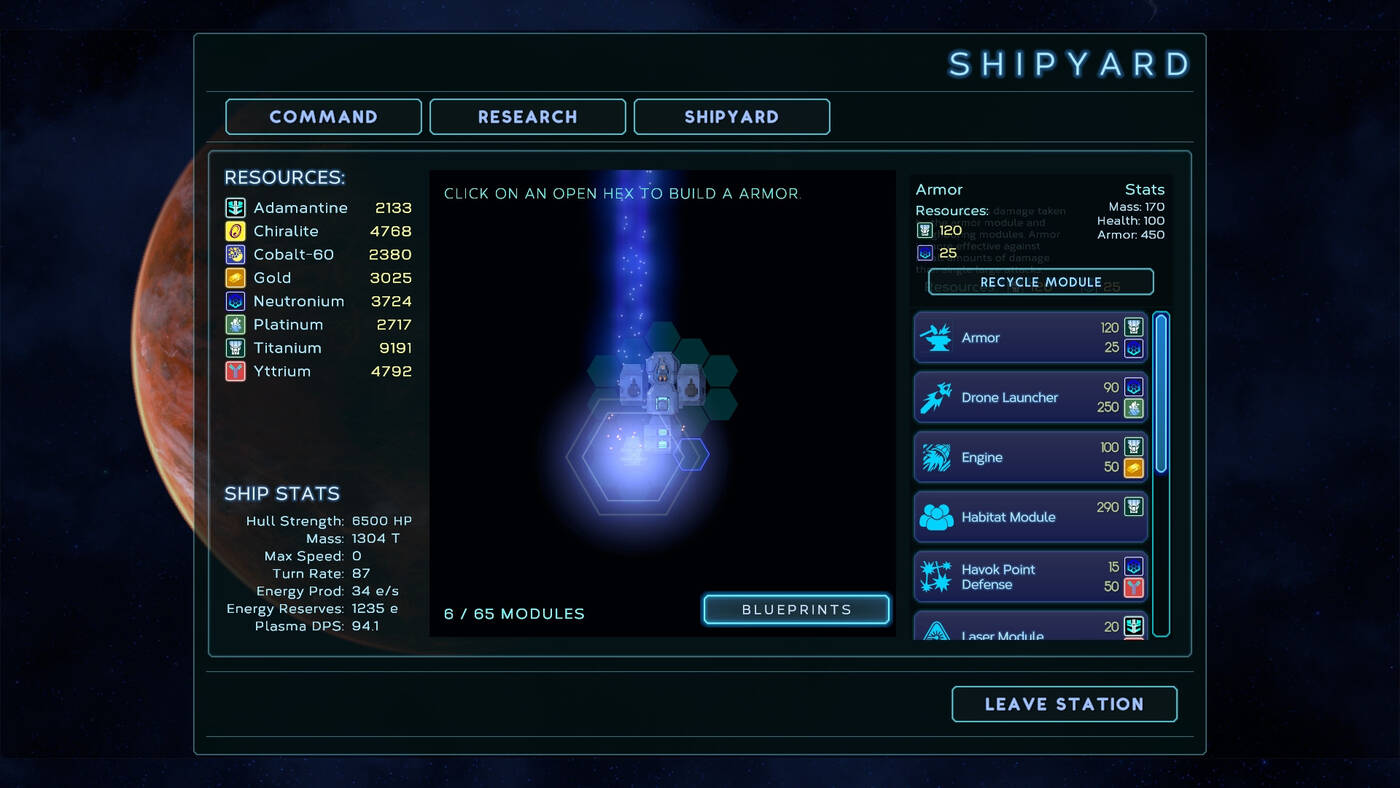Choose the Habitat Module entry
Screen dimensions: 1400x788
(x=1030, y=517)
